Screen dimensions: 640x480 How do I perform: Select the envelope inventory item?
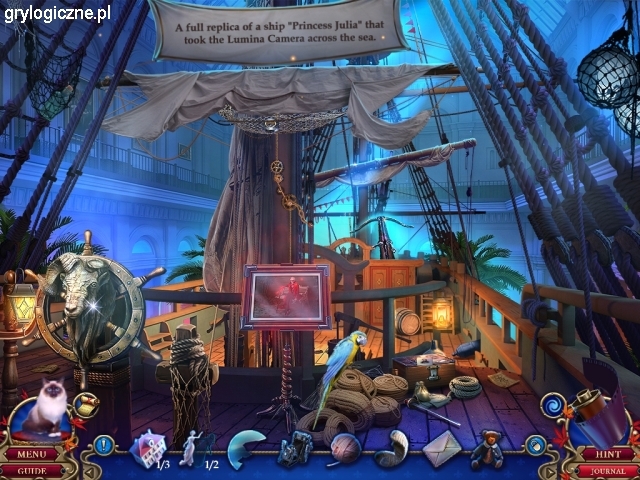(441, 448)
